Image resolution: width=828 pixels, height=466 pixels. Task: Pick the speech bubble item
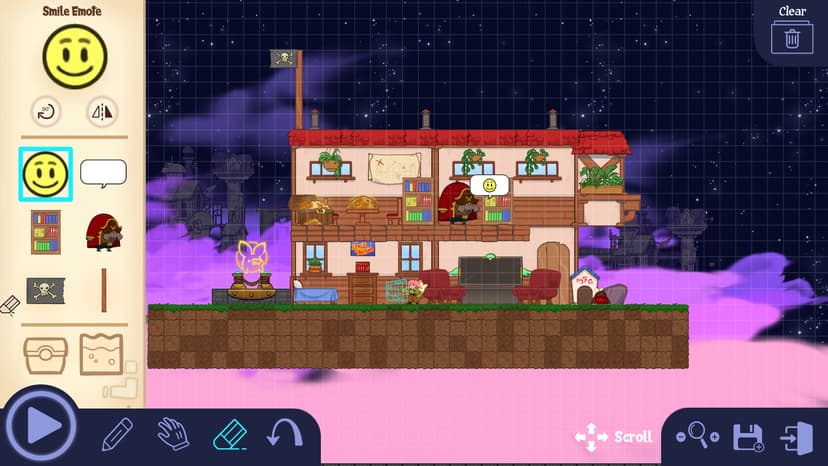pos(103,173)
